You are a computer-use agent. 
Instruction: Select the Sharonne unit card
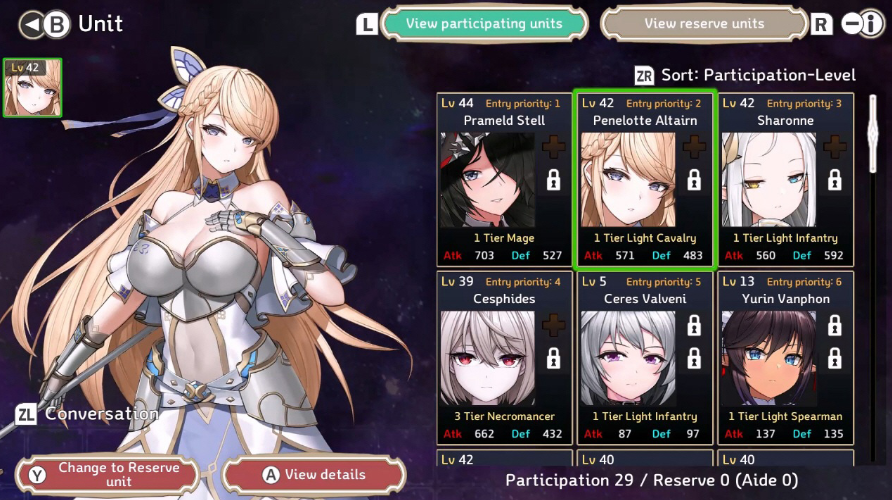pos(785,180)
